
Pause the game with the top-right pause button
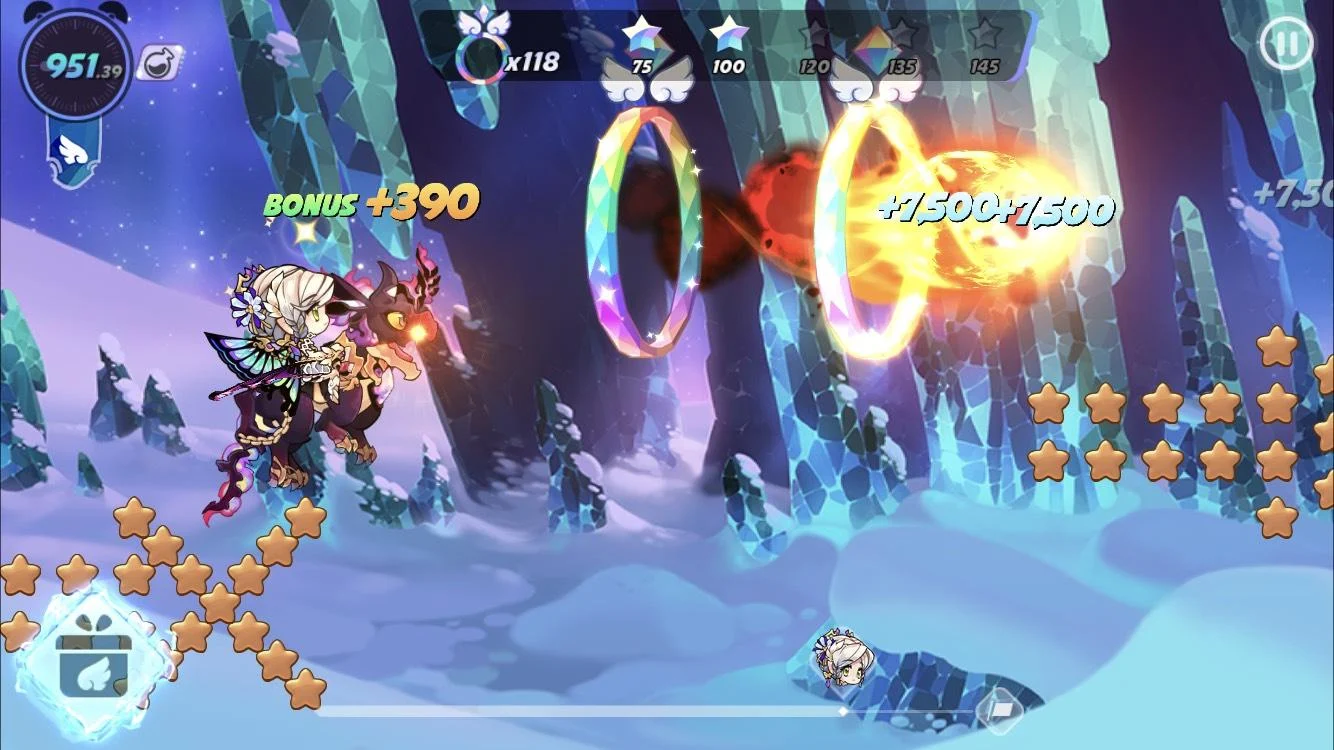point(1286,42)
